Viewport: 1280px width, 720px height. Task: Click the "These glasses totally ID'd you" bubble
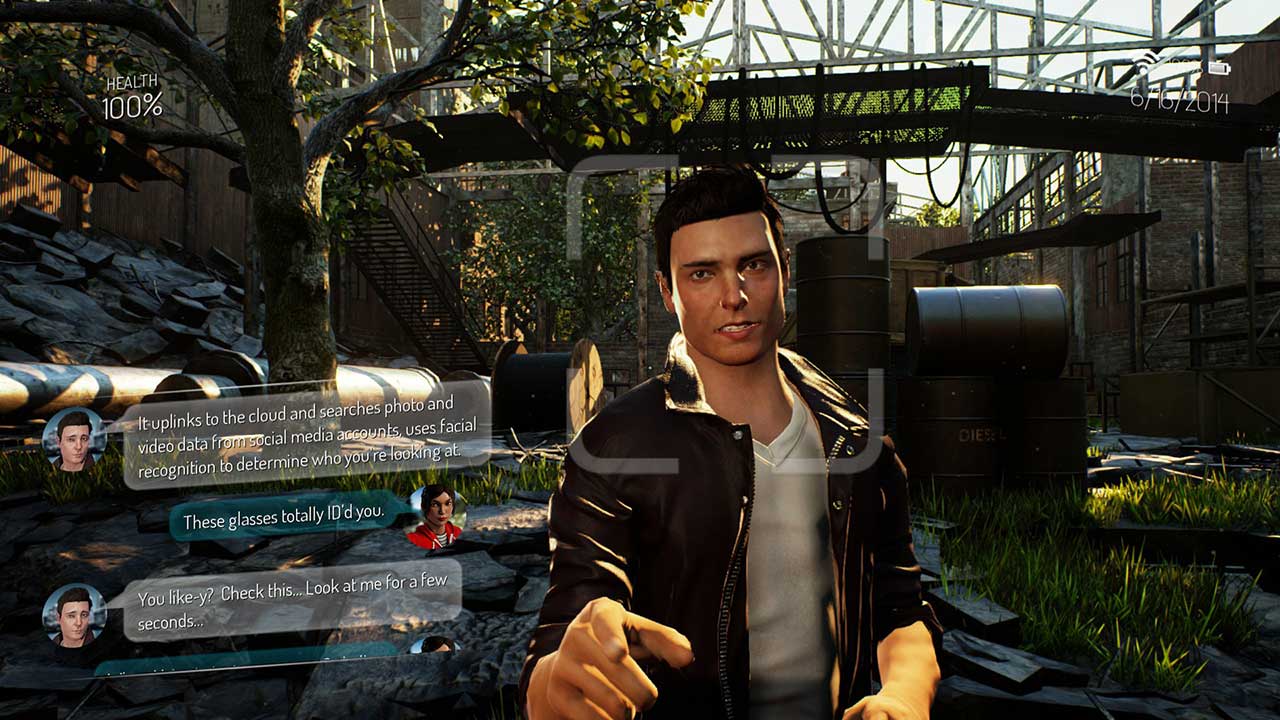(x=284, y=514)
